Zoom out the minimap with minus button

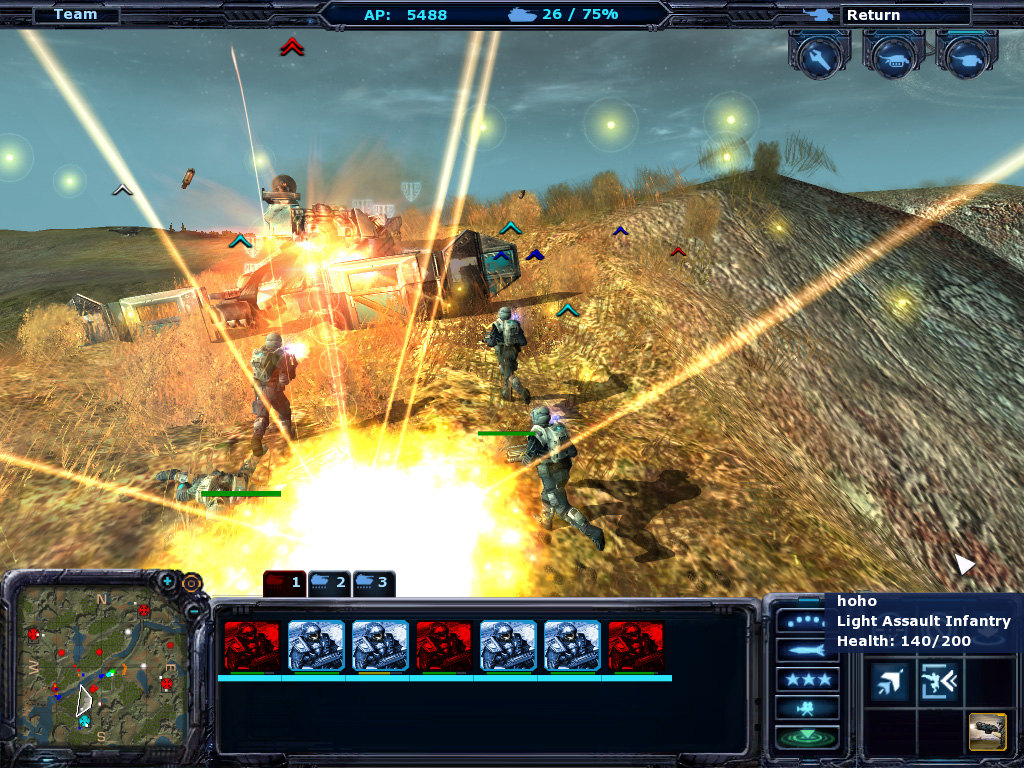click(x=192, y=611)
